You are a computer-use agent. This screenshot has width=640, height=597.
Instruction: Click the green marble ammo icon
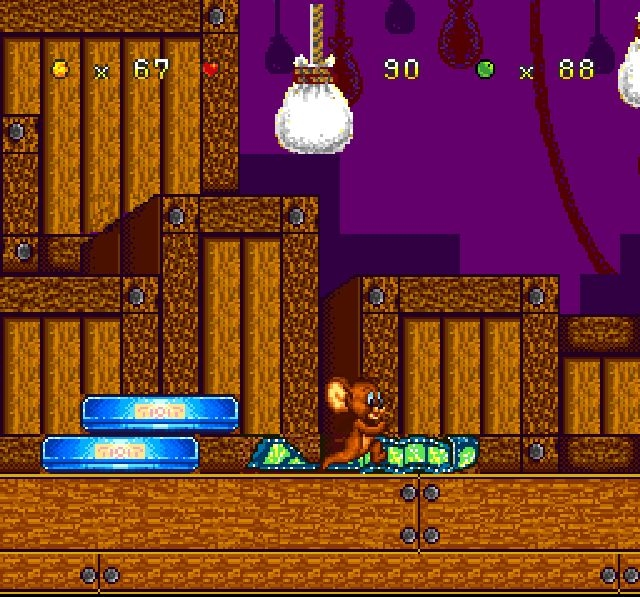click(486, 69)
